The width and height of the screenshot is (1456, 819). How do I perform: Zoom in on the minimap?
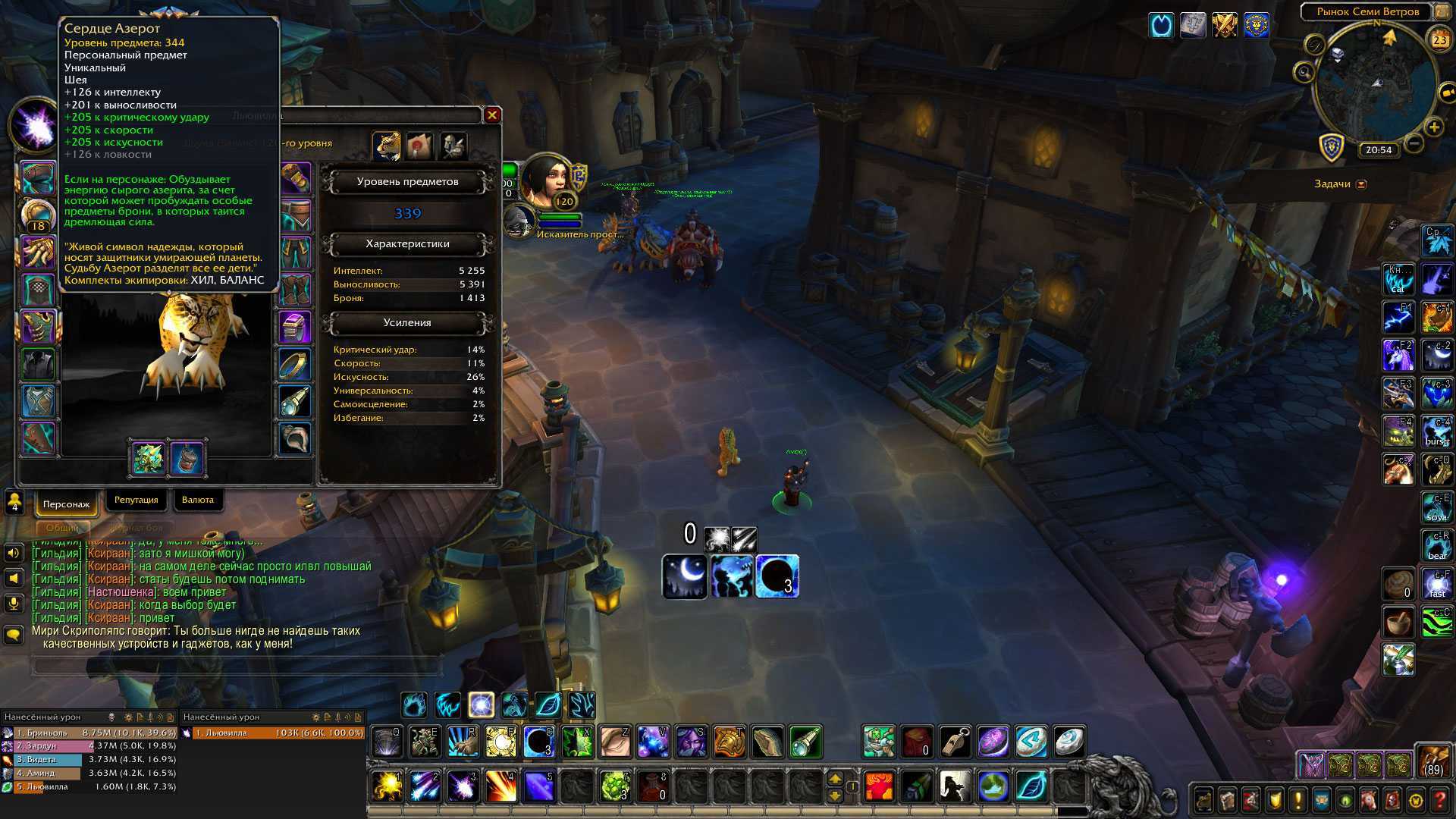point(1433,127)
